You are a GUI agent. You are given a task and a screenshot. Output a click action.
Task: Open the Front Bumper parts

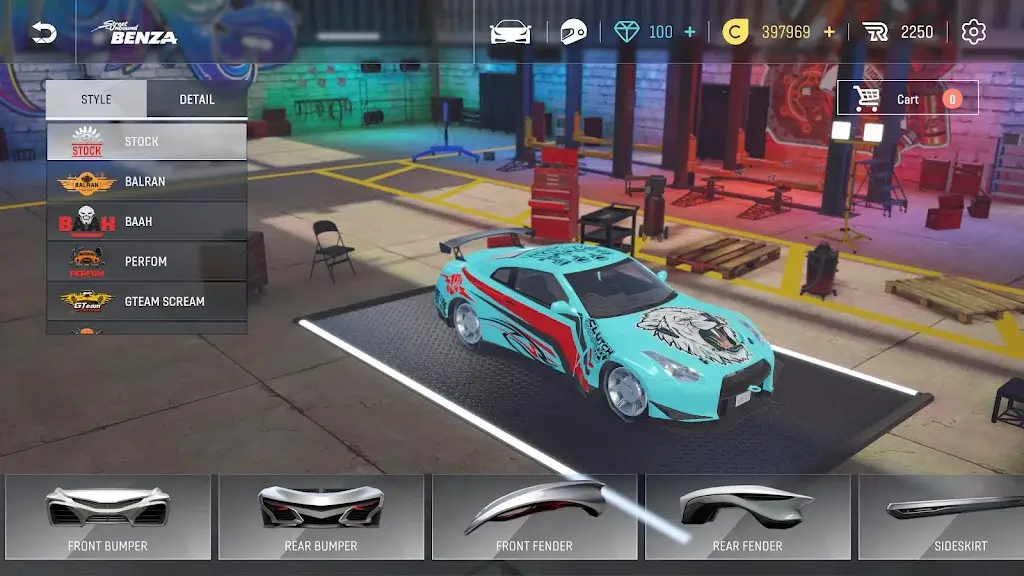[x=108, y=516]
